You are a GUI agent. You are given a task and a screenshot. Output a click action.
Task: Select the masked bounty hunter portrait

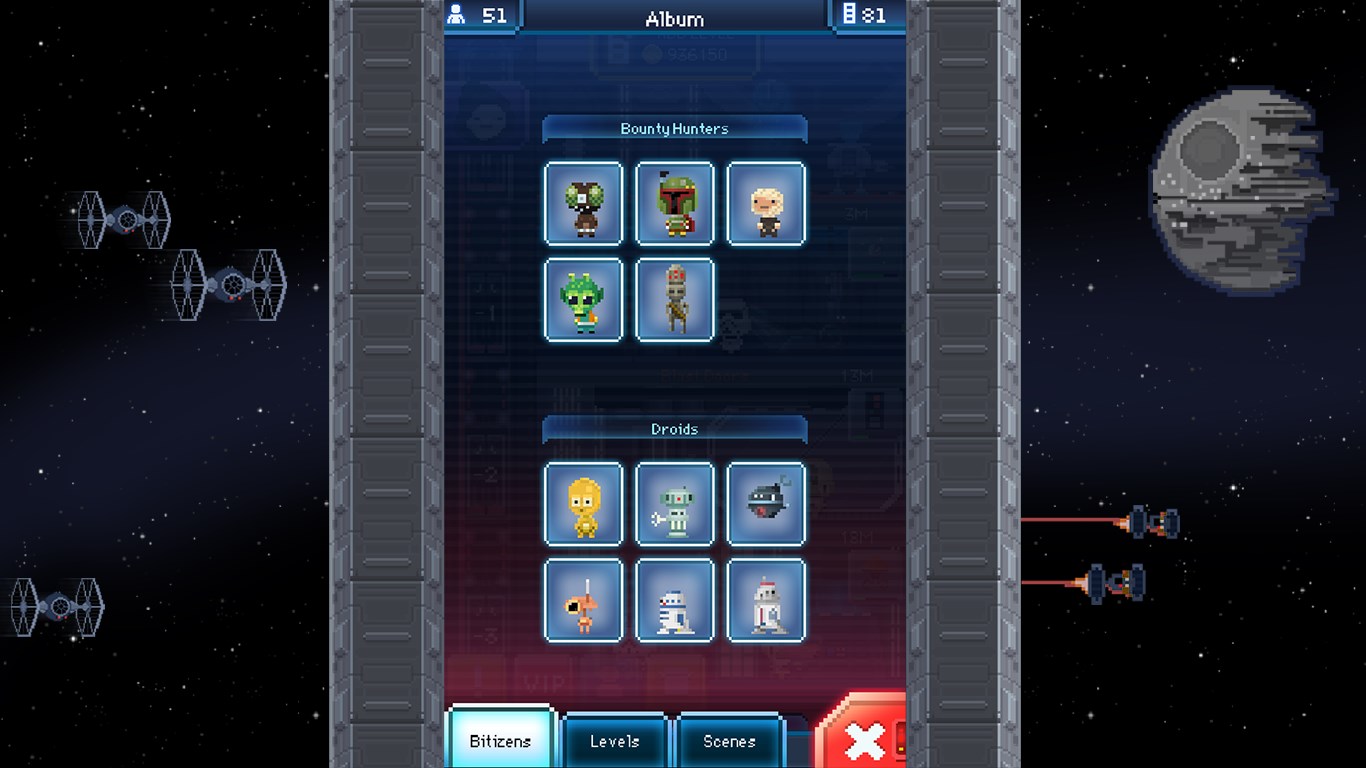pos(583,203)
